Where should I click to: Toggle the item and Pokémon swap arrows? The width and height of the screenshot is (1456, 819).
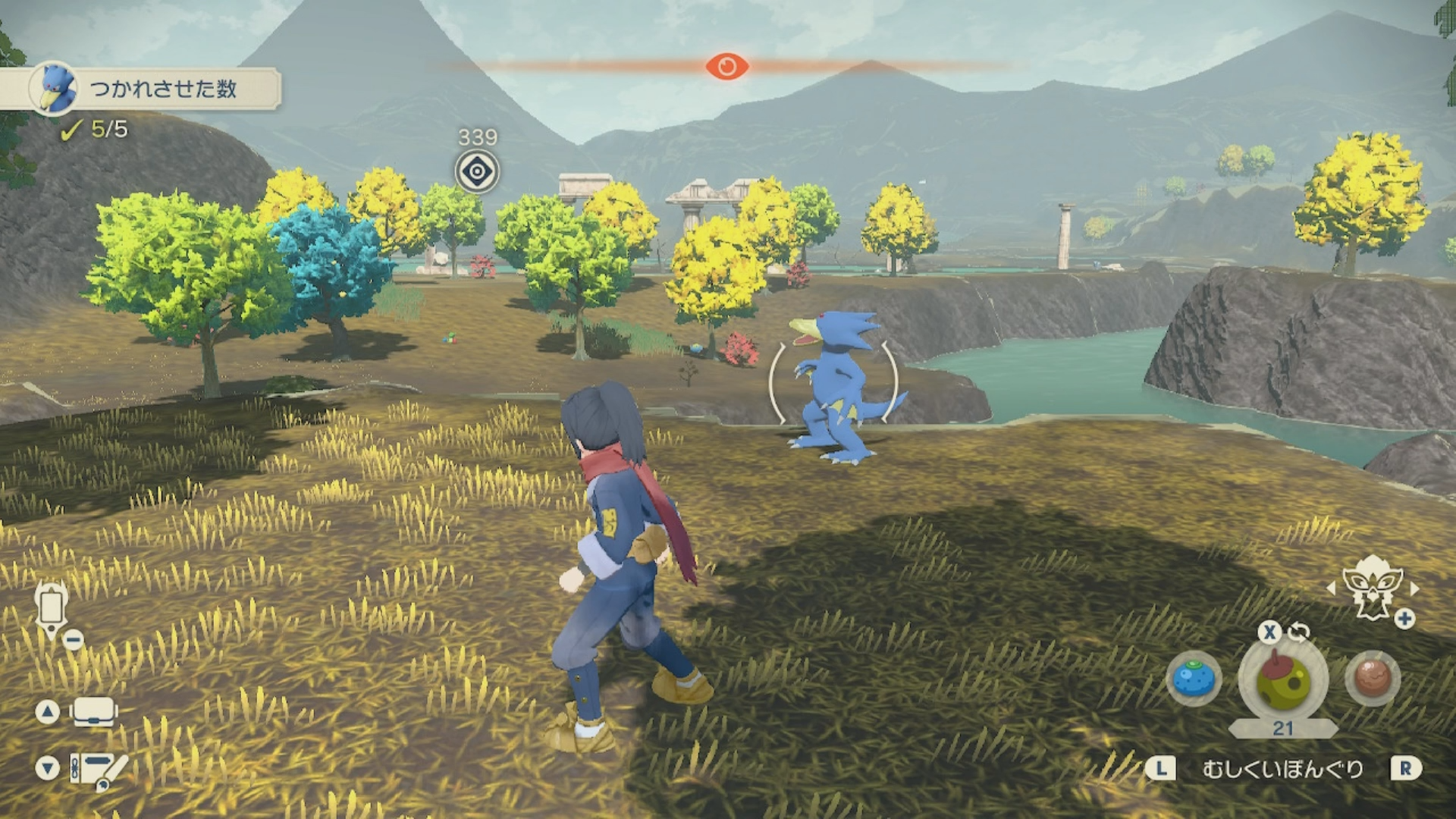[x=1299, y=631]
